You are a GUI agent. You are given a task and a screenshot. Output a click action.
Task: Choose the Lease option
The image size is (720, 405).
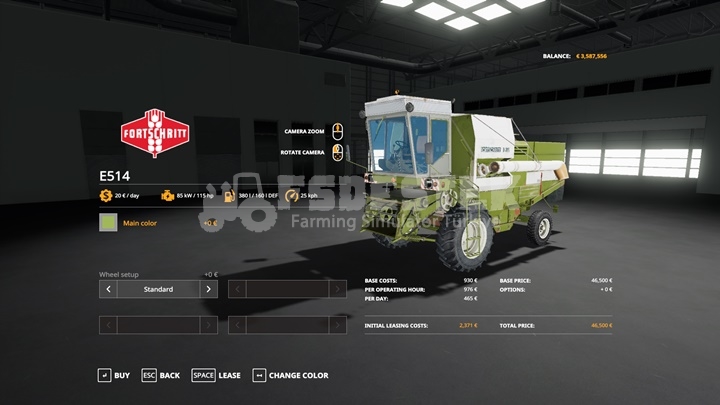click(217, 375)
